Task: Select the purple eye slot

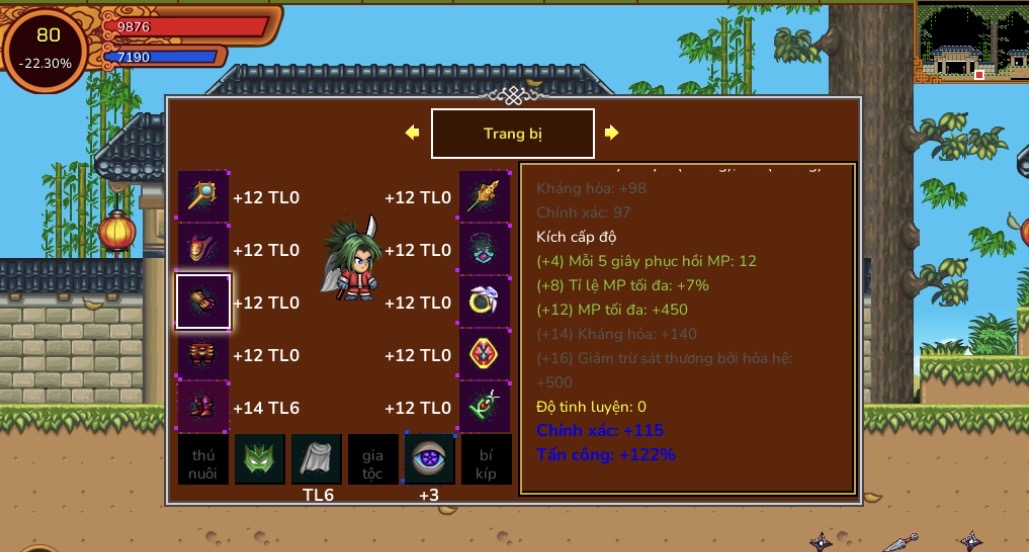Action: point(429,460)
